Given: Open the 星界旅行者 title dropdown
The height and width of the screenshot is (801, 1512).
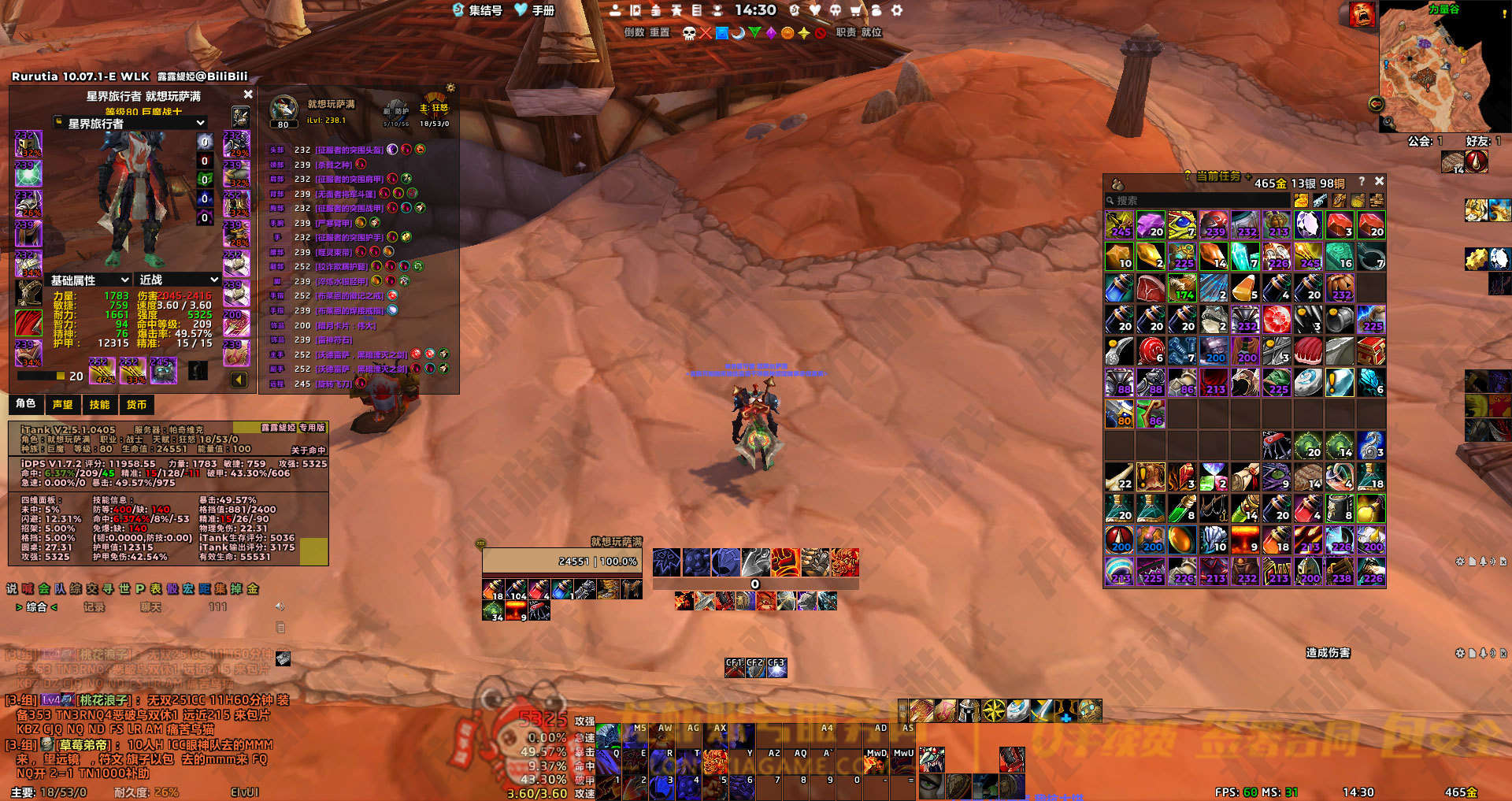Looking at the screenshot, I should 201,123.
